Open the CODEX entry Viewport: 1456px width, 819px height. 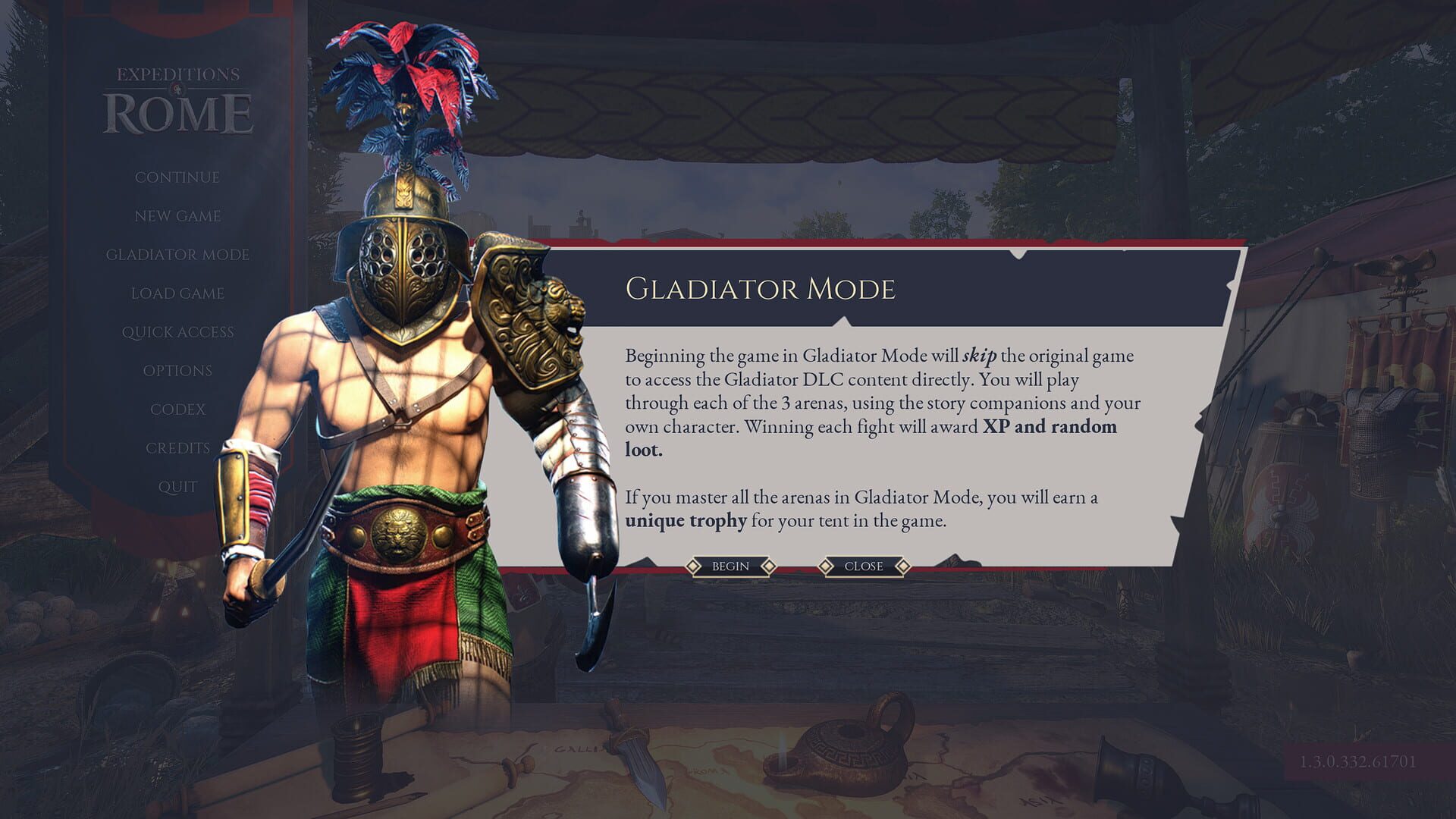178,409
